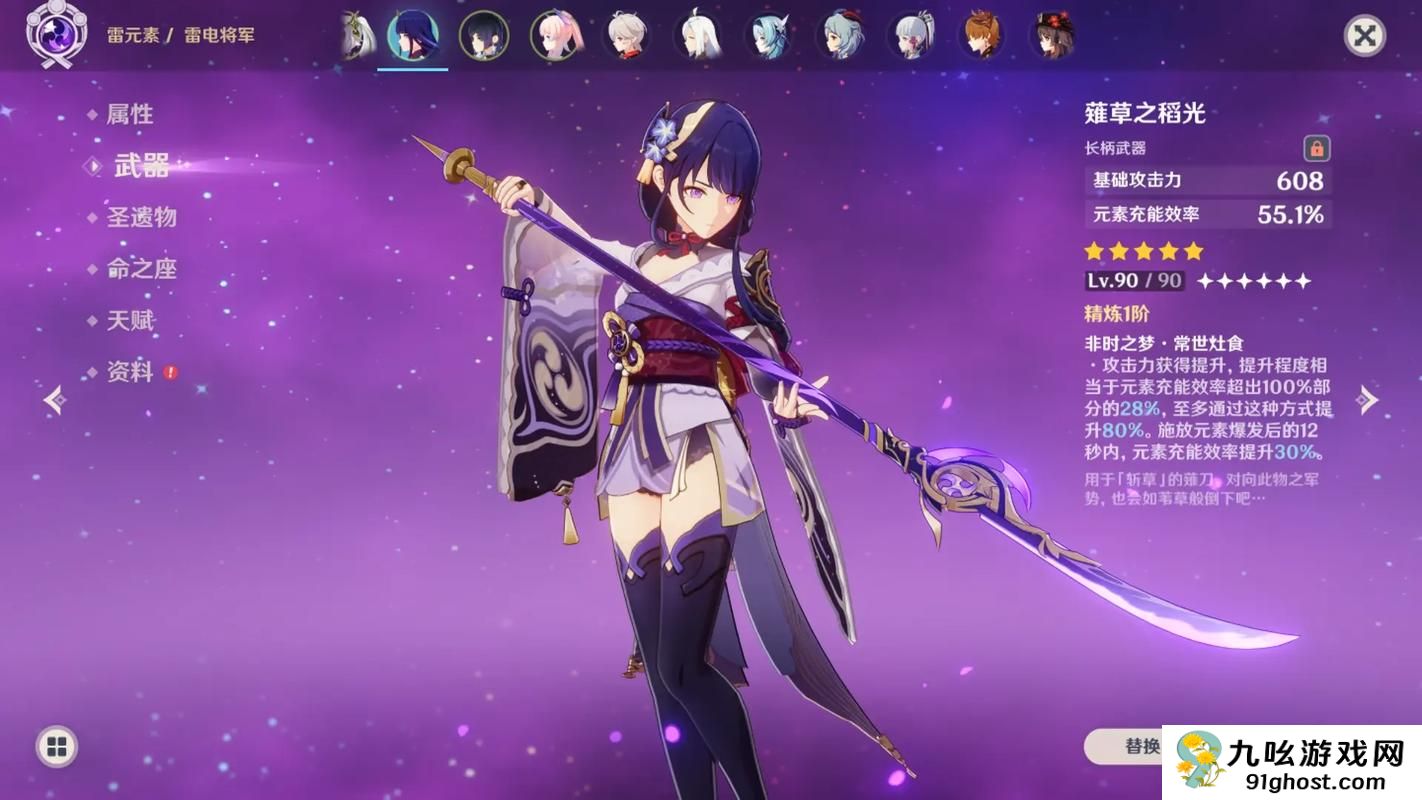Viewport: 1422px width, 800px height.
Task: Choose the red-hat character portrait with dark hair
Action: point(1052,36)
